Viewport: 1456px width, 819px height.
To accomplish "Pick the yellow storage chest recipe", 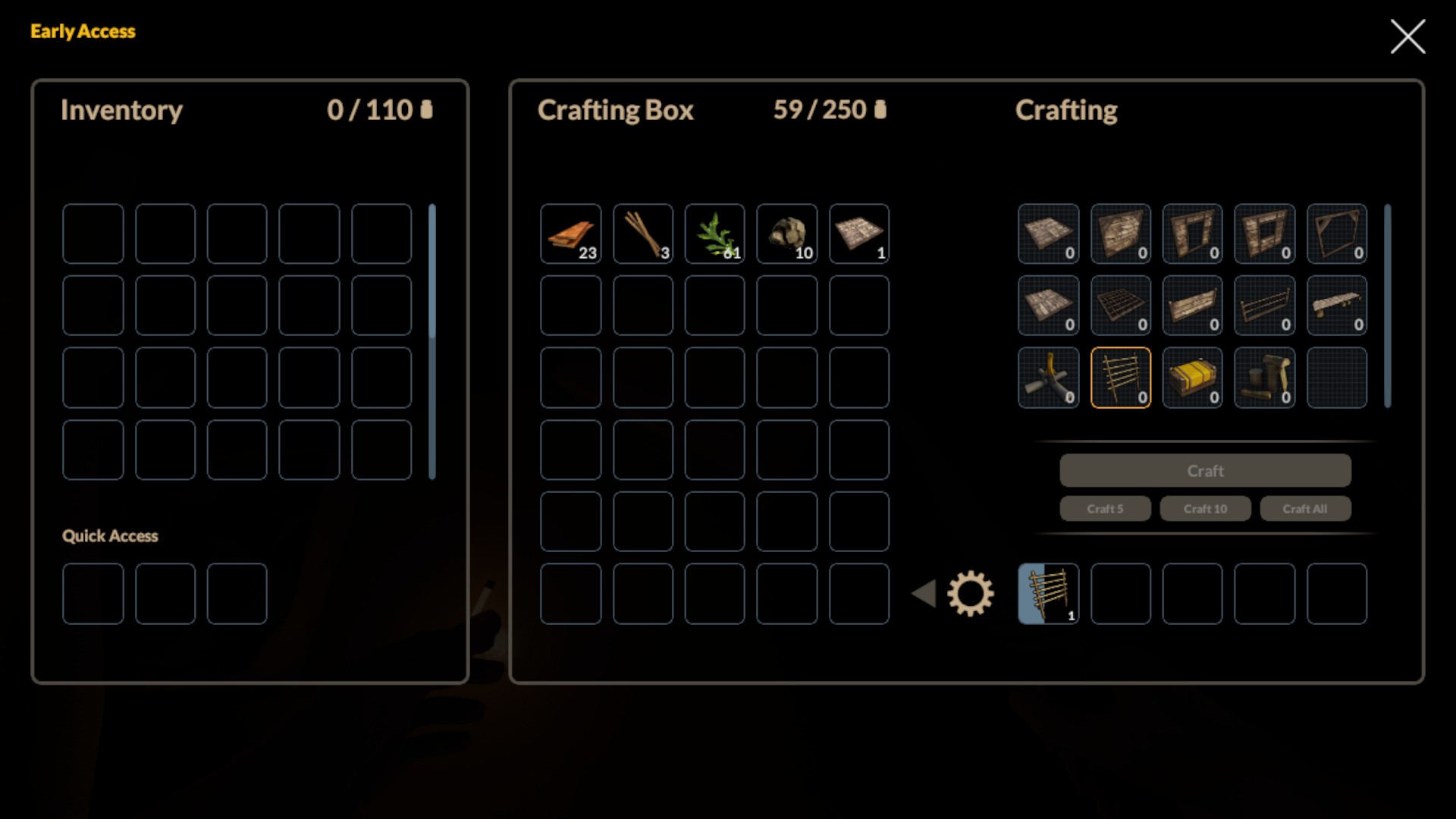I will 1193,378.
